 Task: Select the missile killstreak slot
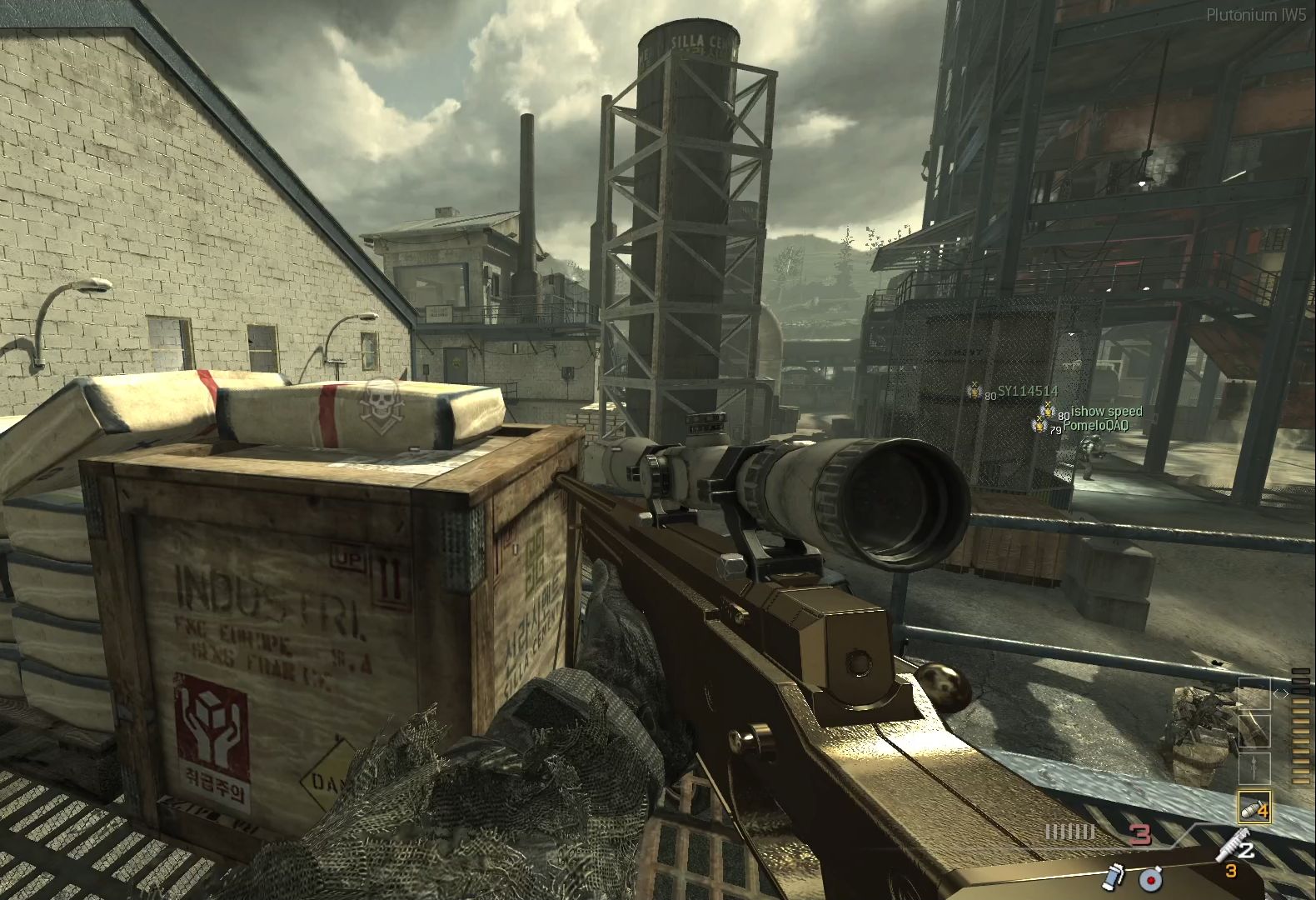[1254, 767]
